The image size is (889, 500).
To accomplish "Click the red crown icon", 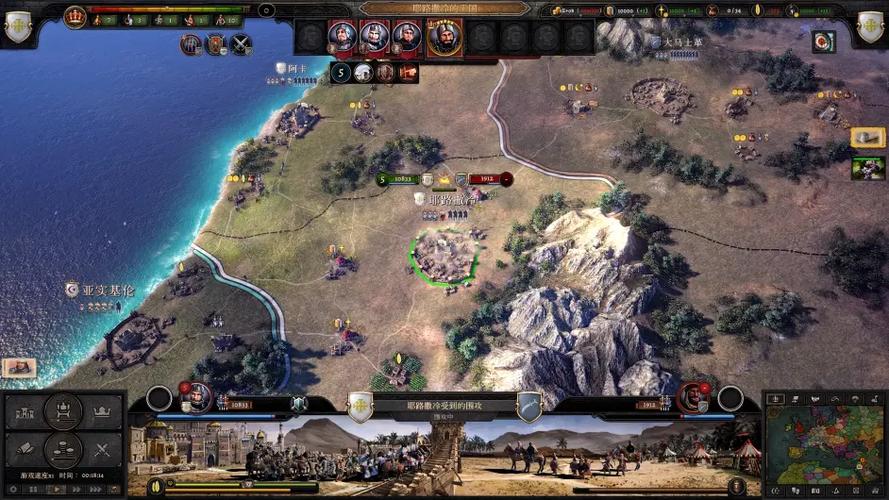I will point(75,15).
